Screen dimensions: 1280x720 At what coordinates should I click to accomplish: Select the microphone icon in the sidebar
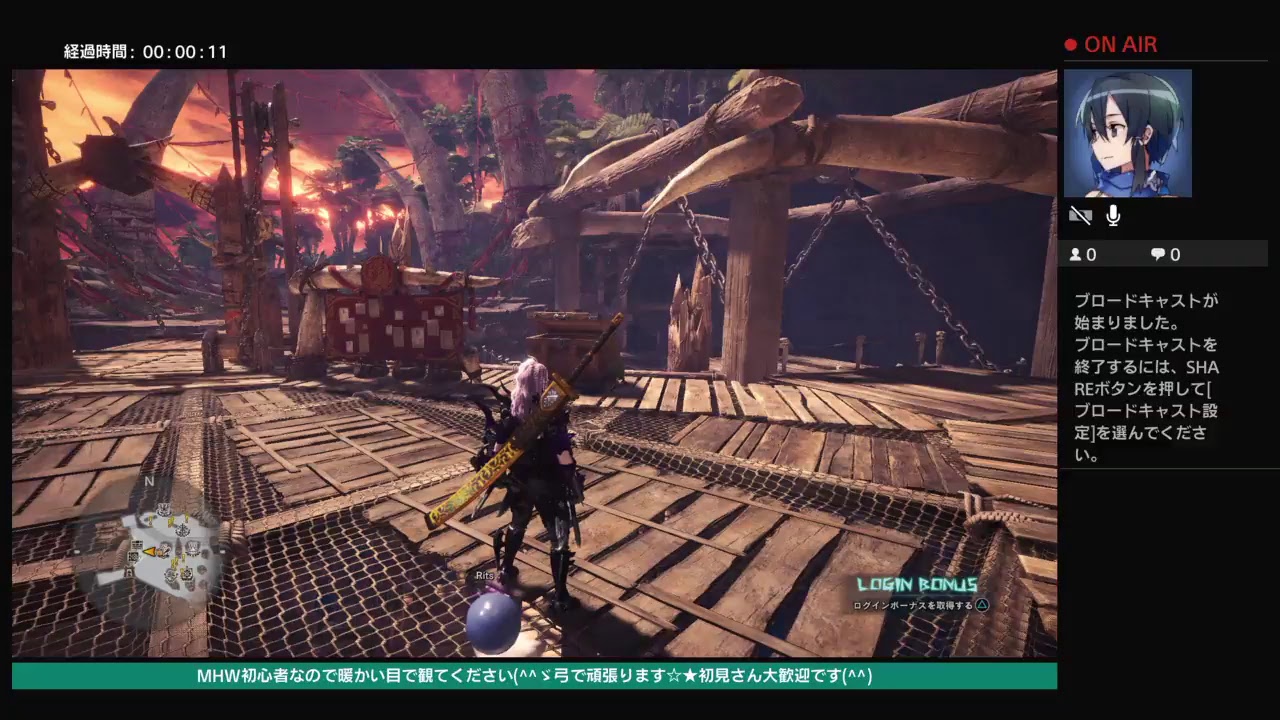[1111, 215]
